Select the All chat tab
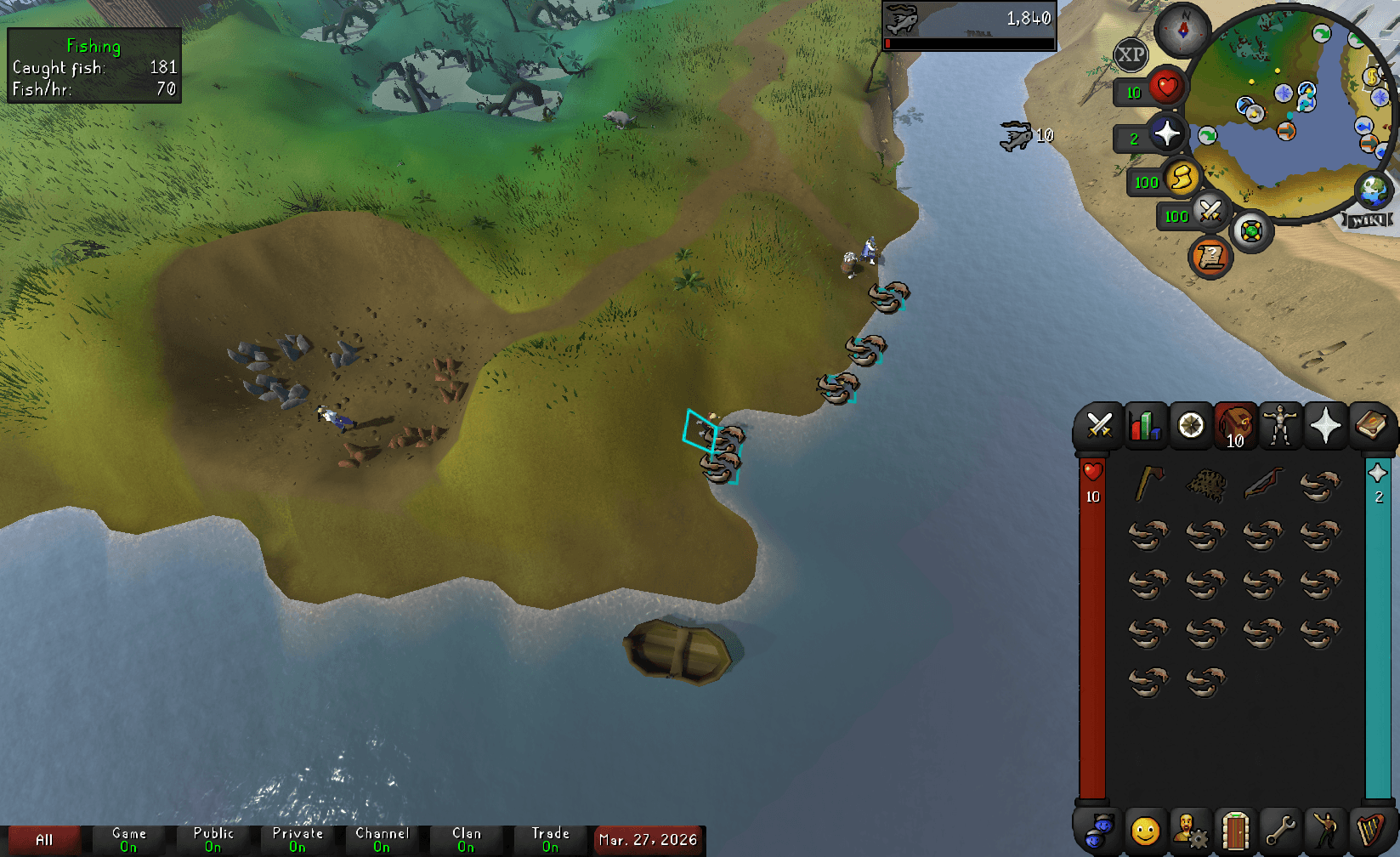This screenshot has width=1400, height=857. pos(45,837)
